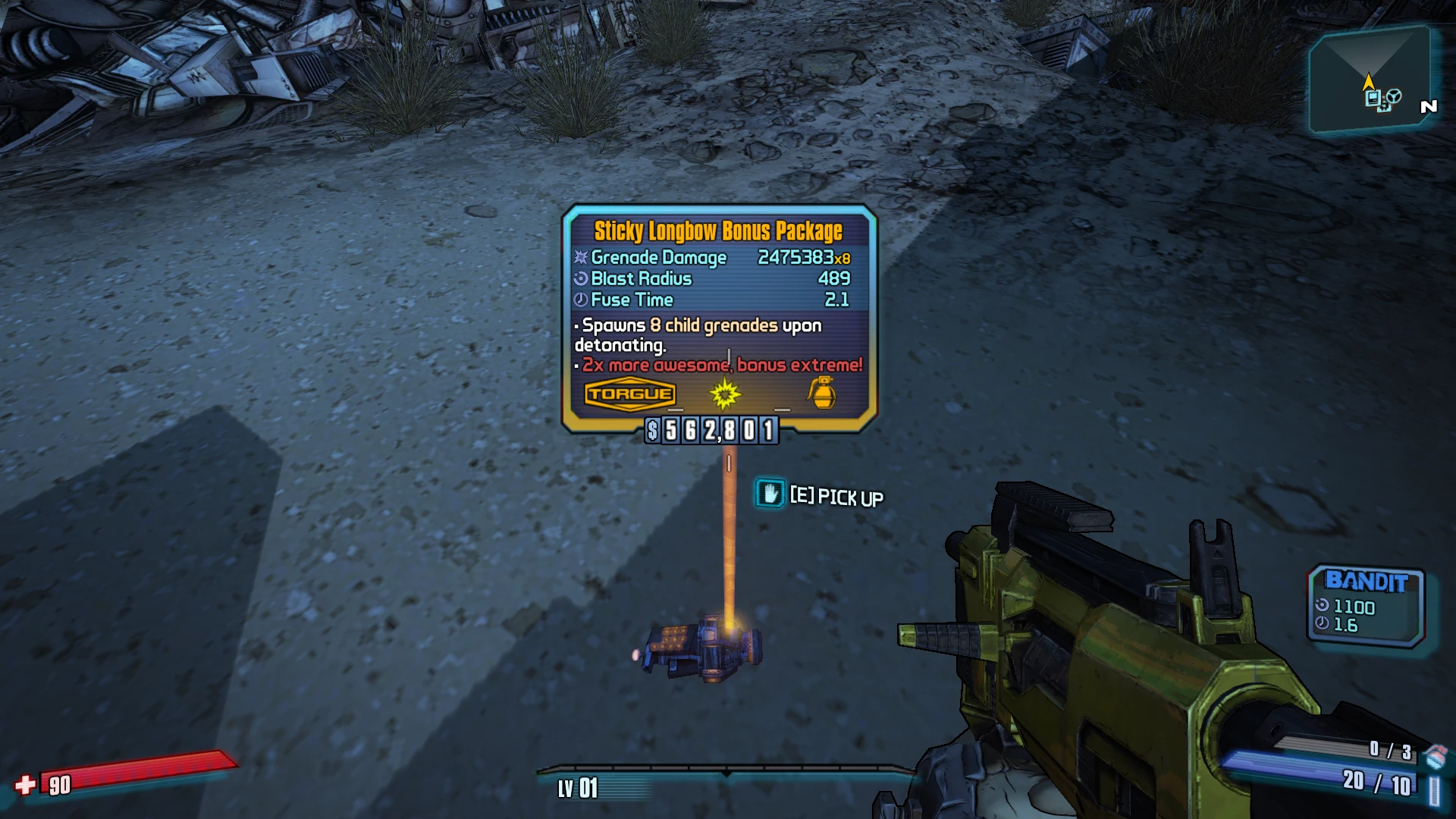Click the explosive element icon on the card
Screen dimensions: 1456x819
[724, 394]
